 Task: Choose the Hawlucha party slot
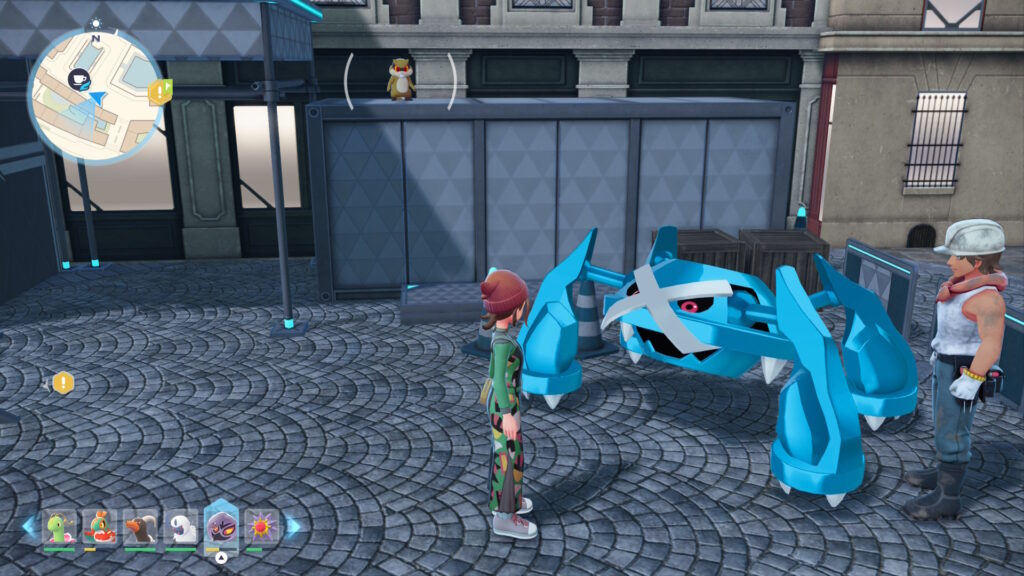tap(100, 526)
